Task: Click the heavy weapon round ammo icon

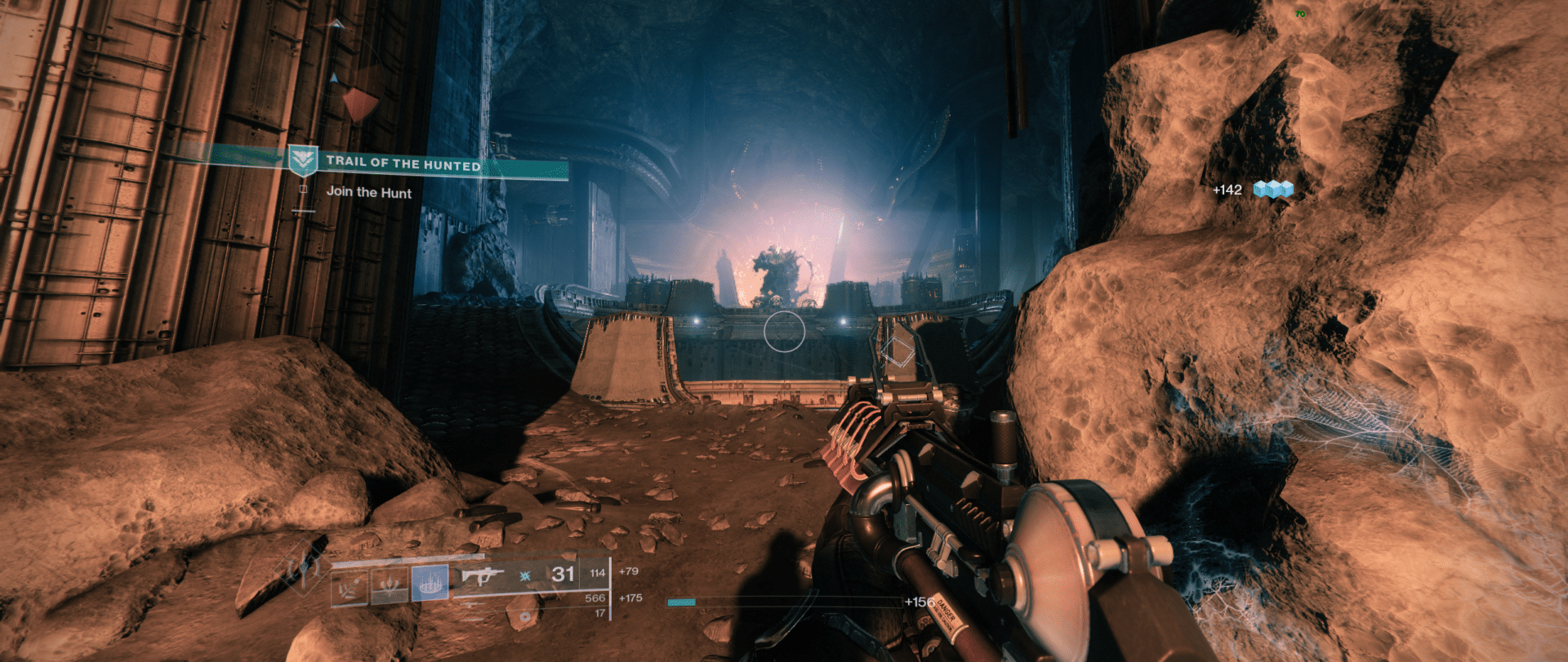Action: click(524, 616)
